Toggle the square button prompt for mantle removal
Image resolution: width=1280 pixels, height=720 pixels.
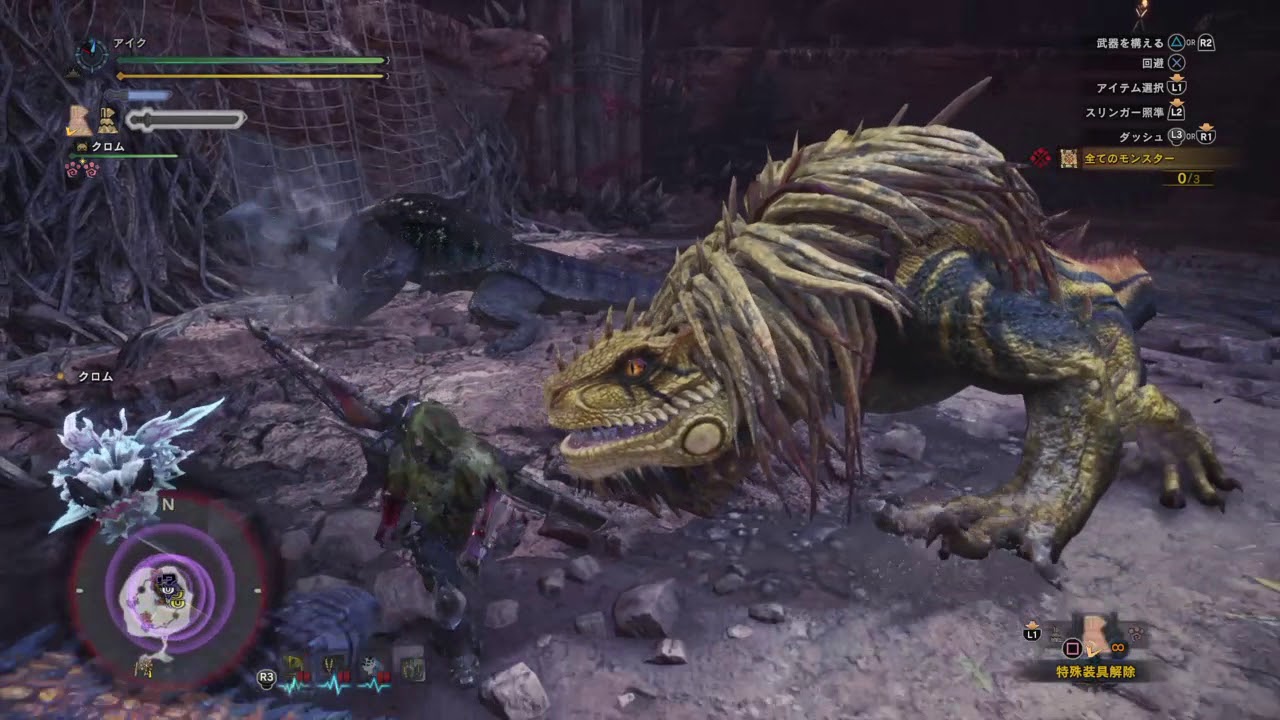pos(1072,648)
